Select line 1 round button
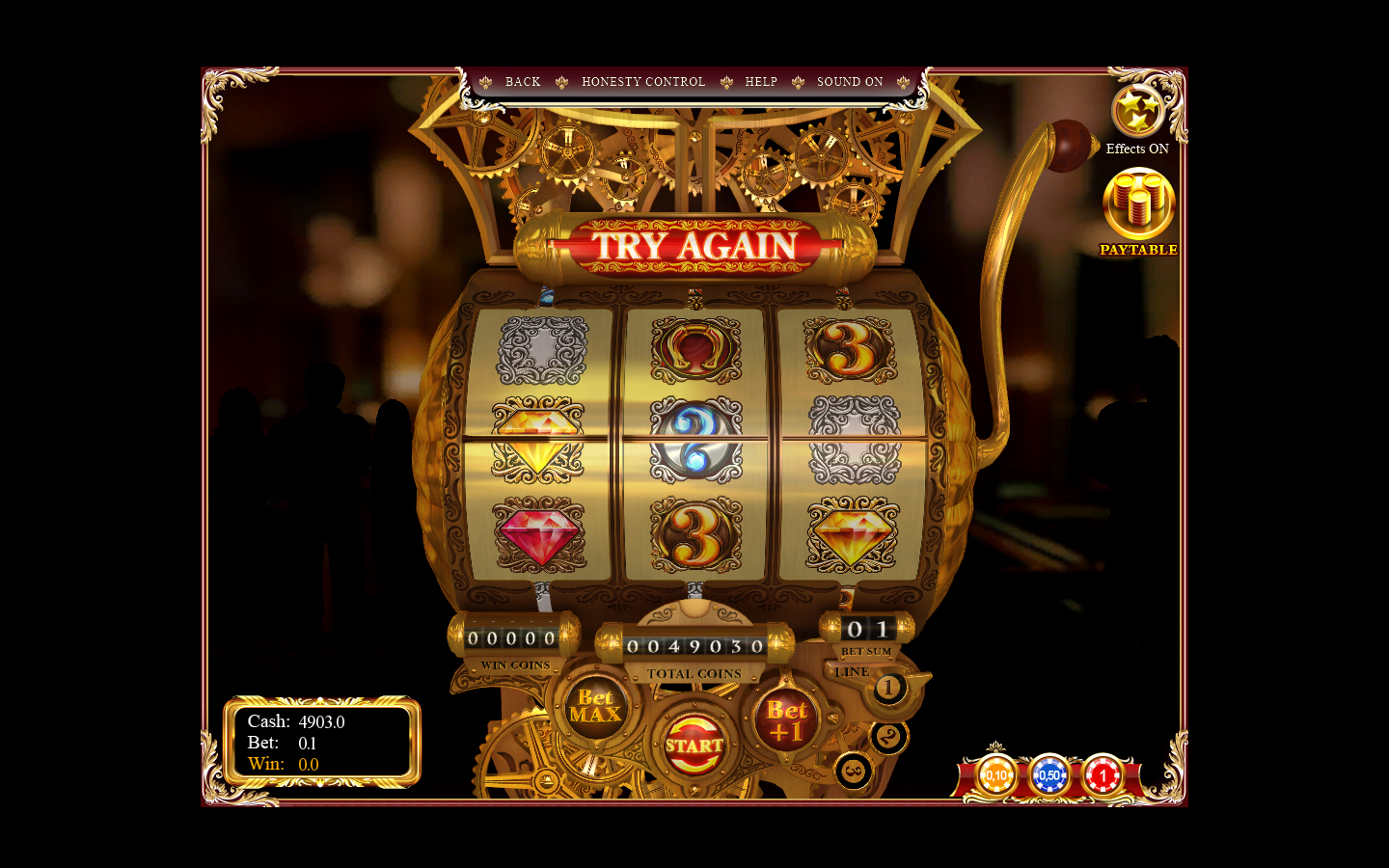The width and height of the screenshot is (1389, 868). (x=889, y=689)
